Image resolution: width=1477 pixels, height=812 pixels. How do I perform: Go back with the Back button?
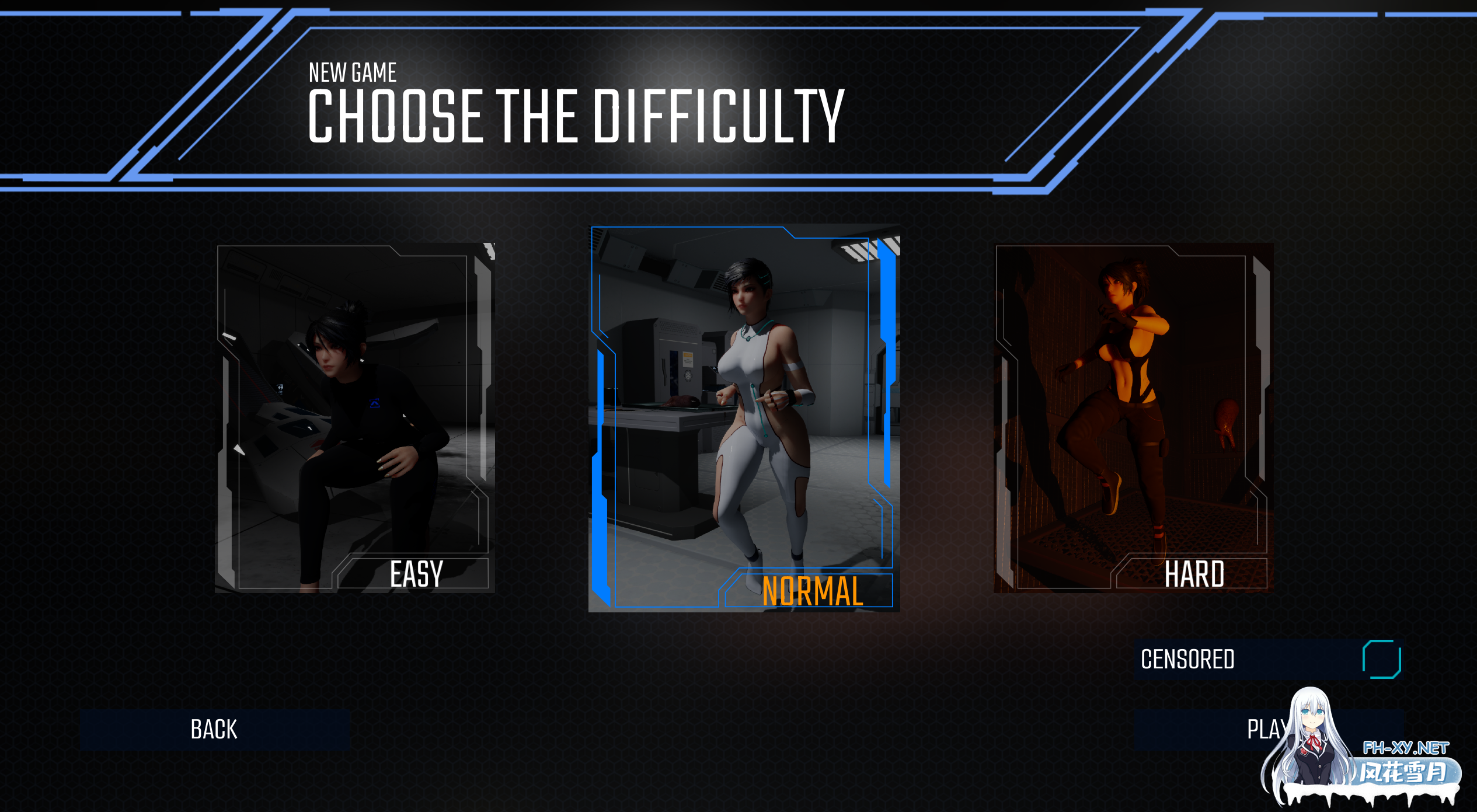215,730
